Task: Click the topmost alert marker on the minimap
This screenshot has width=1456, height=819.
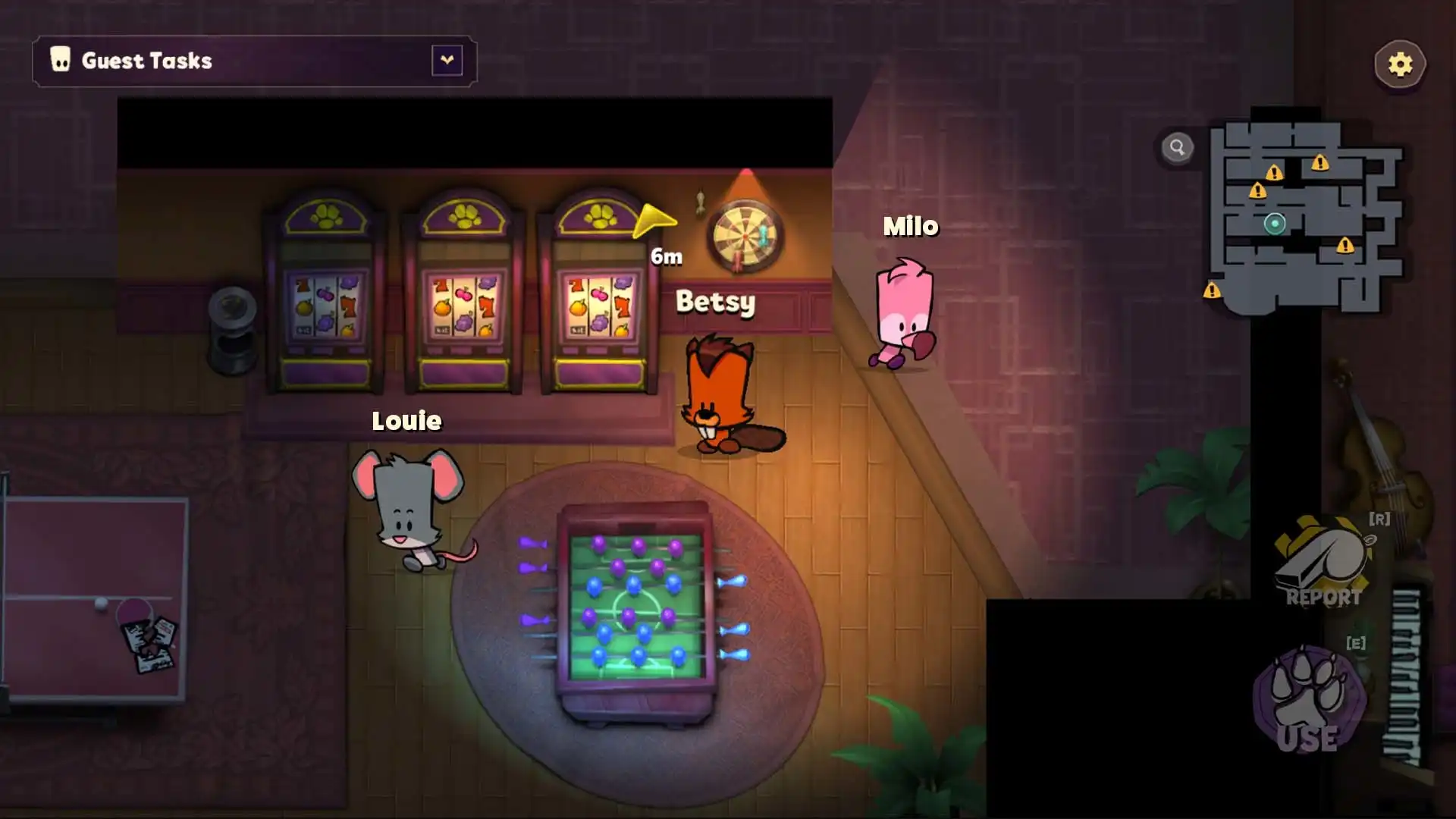Action: tap(1320, 163)
